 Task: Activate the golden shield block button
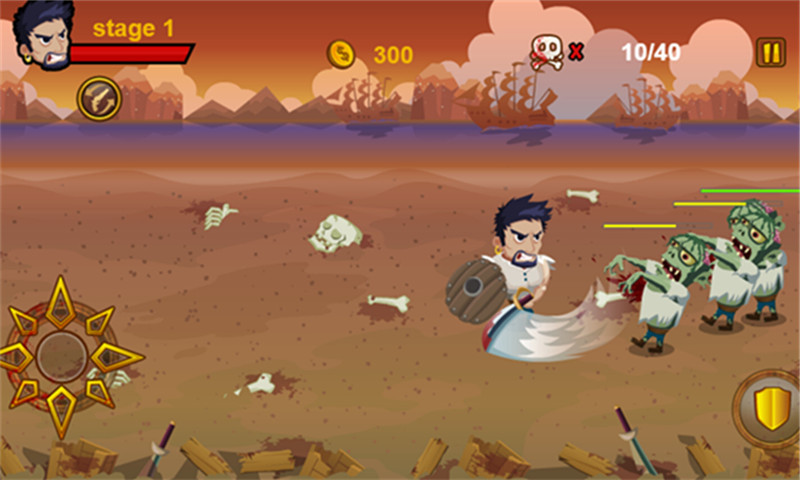[771, 409]
